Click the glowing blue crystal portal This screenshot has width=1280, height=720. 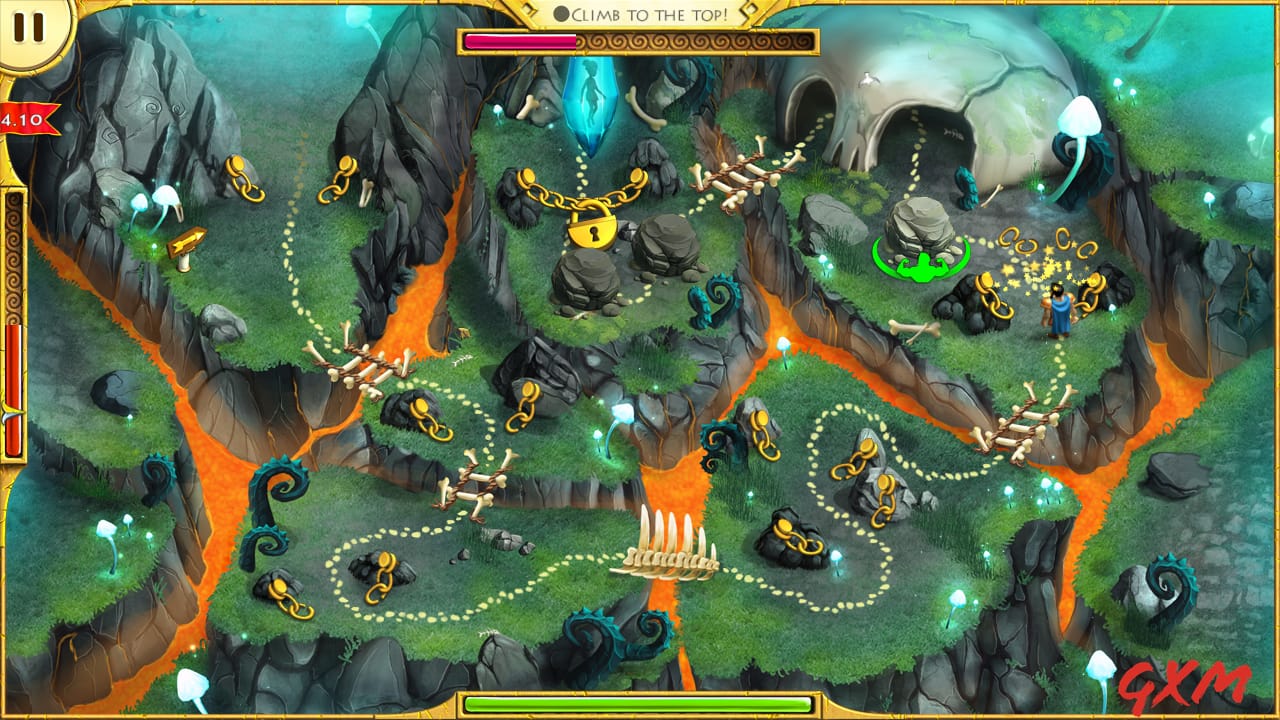[x=592, y=101]
